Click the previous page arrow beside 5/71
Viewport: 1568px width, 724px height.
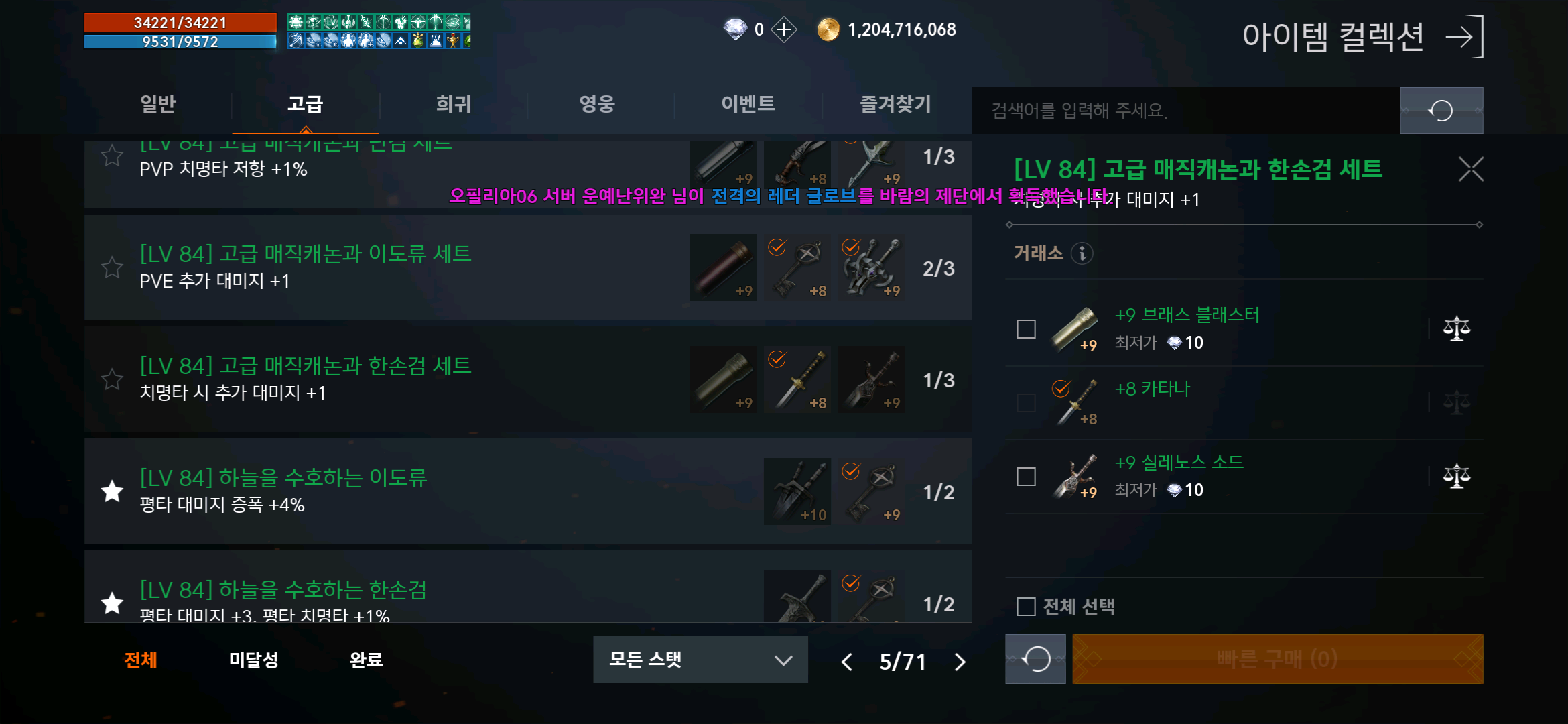[x=847, y=662]
